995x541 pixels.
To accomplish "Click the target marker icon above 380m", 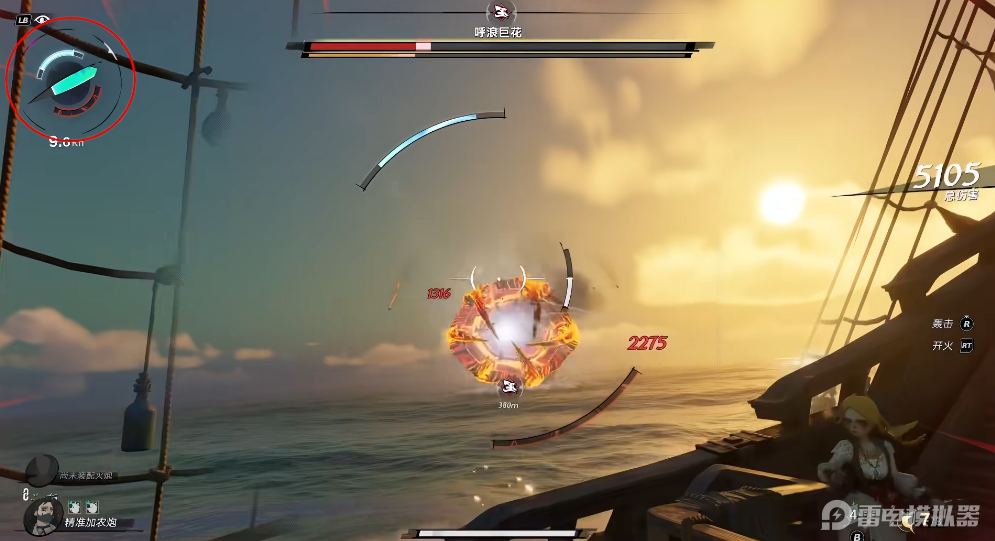I will point(511,388).
